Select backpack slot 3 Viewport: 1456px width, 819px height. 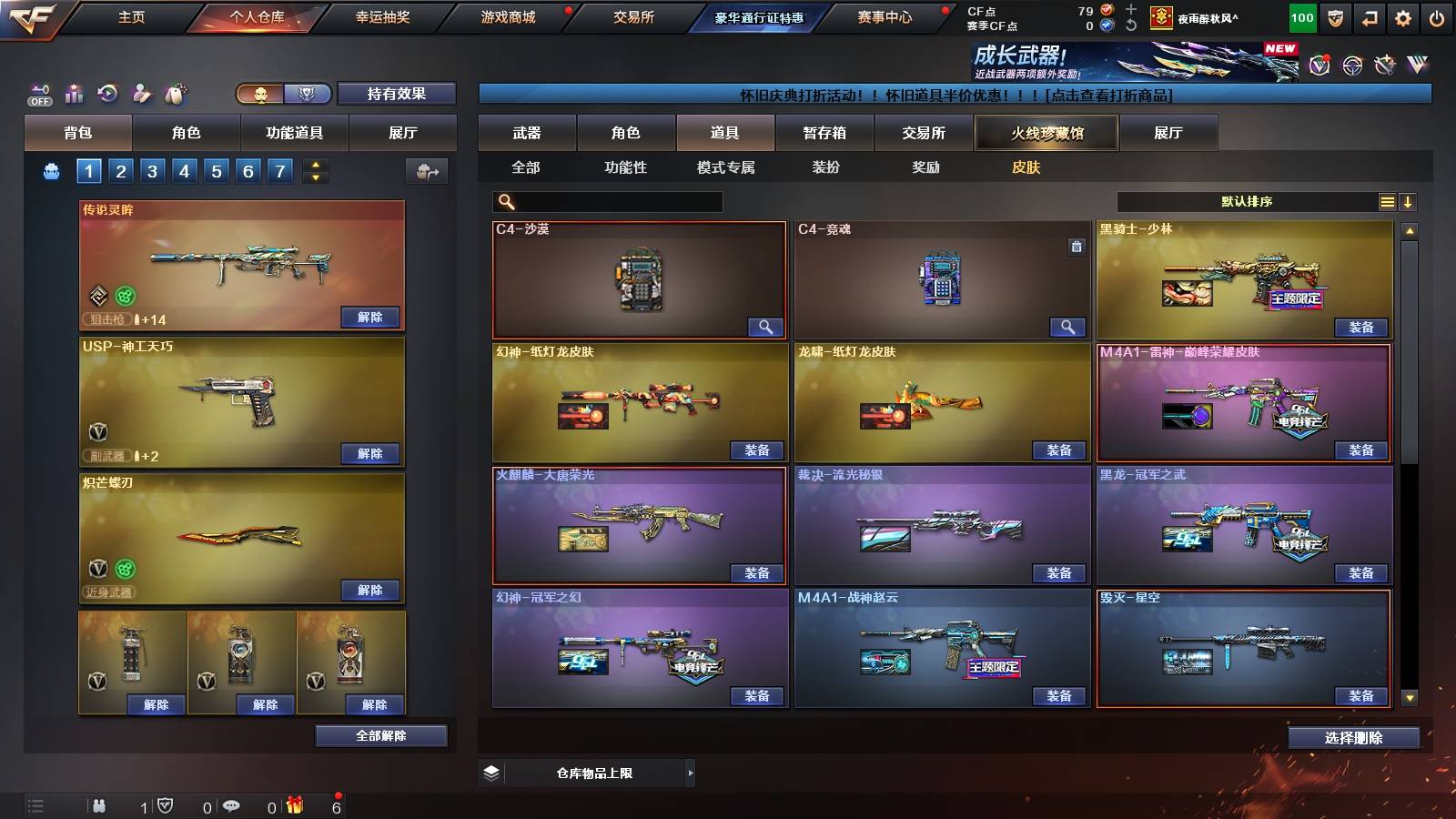click(151, 169)
